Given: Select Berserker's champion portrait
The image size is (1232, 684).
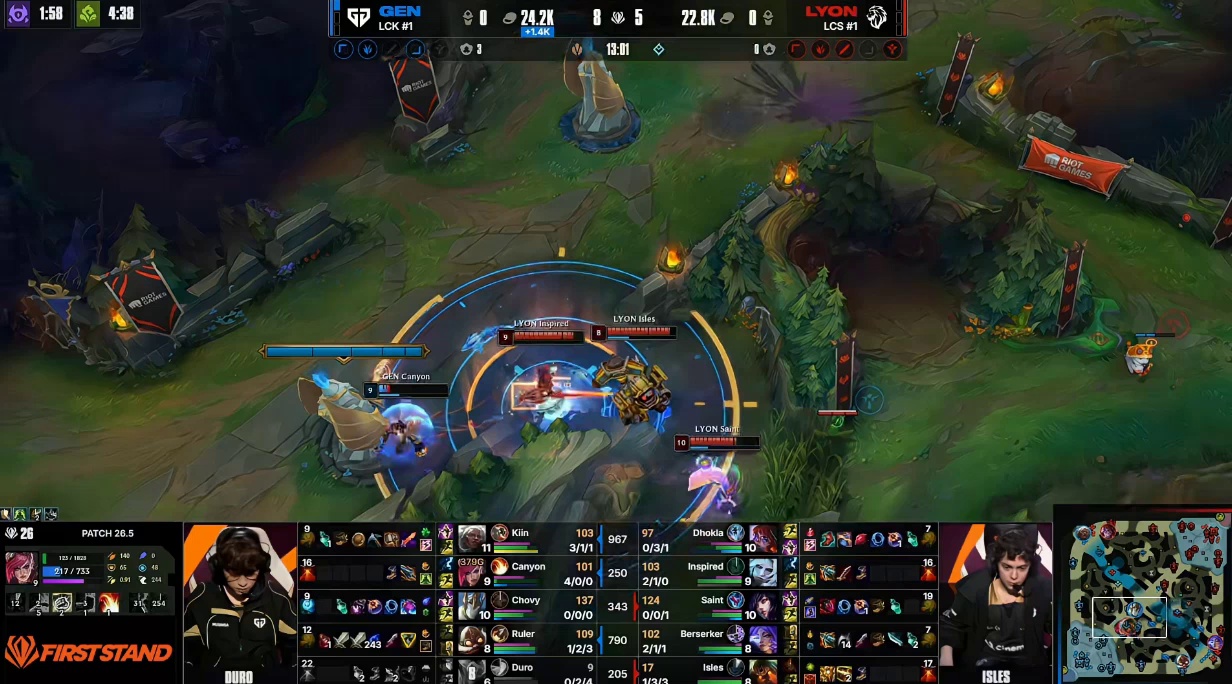Looking at the screenshot, I should 763,639.
